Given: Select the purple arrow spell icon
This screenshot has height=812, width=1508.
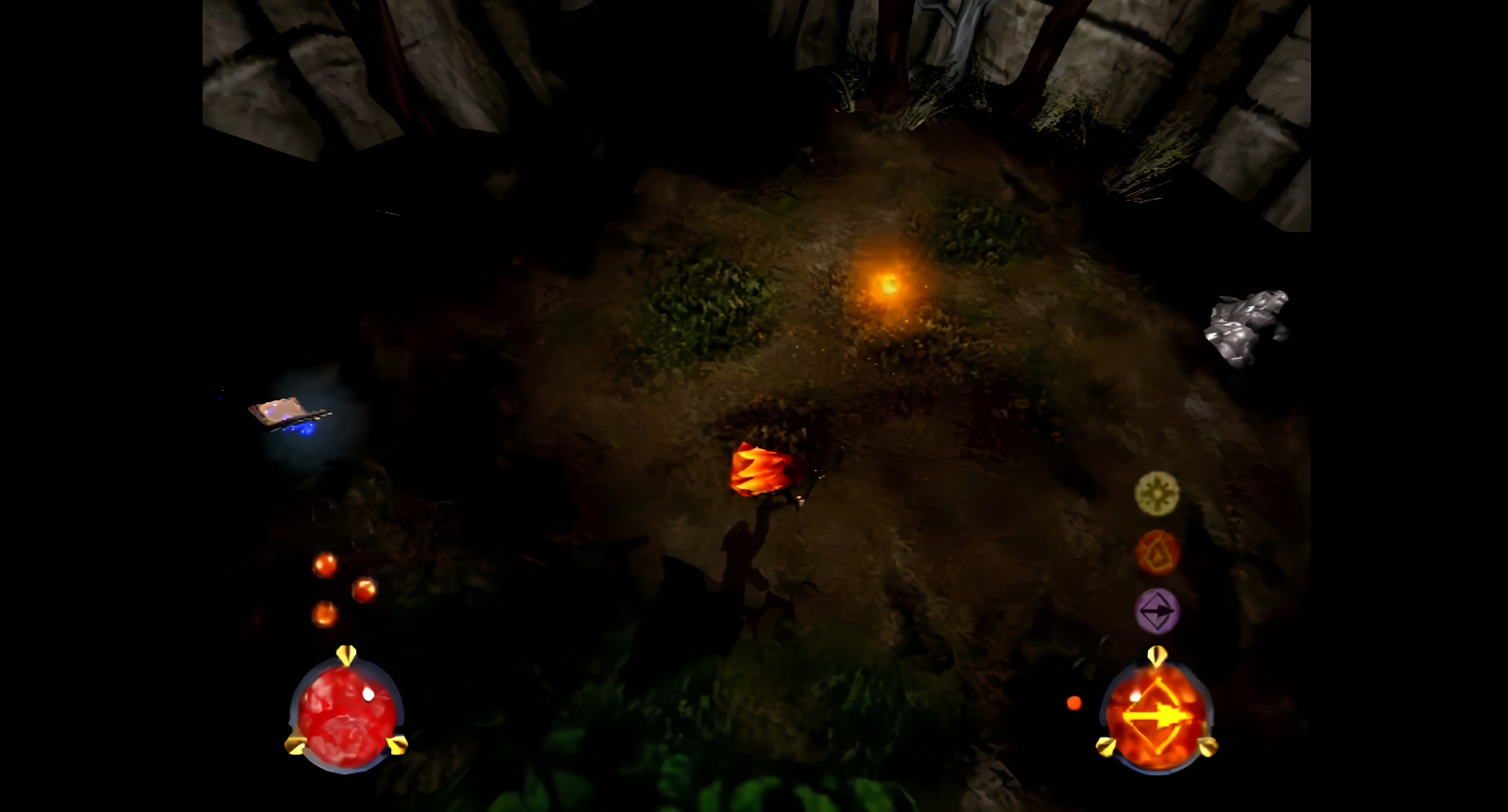Looking at the screenshot, I should pyautogui.click(x=1157, y=610).
